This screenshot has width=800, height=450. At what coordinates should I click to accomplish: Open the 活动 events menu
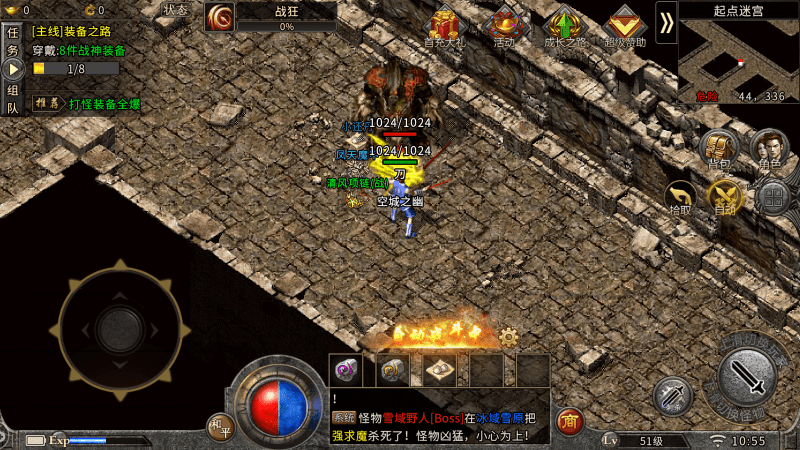click(x=505, y=27)
